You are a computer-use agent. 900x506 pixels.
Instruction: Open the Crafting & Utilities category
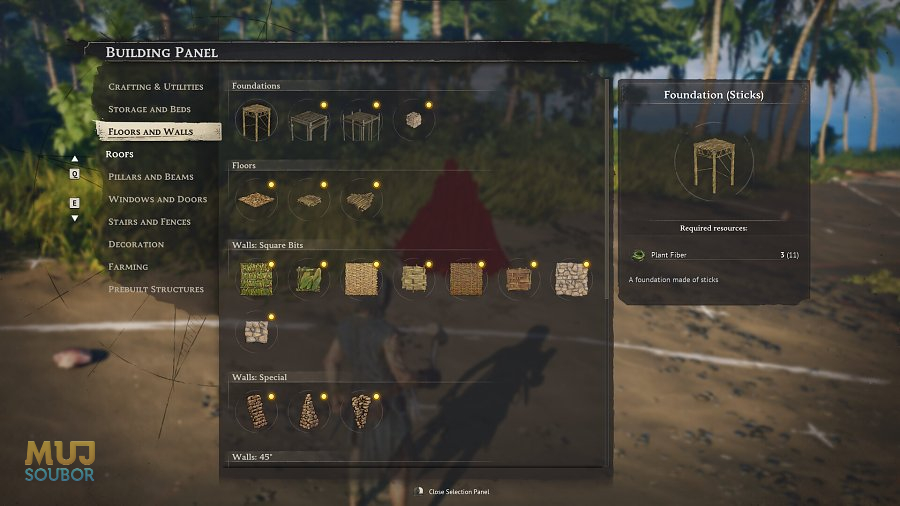[x=155, y=87]
